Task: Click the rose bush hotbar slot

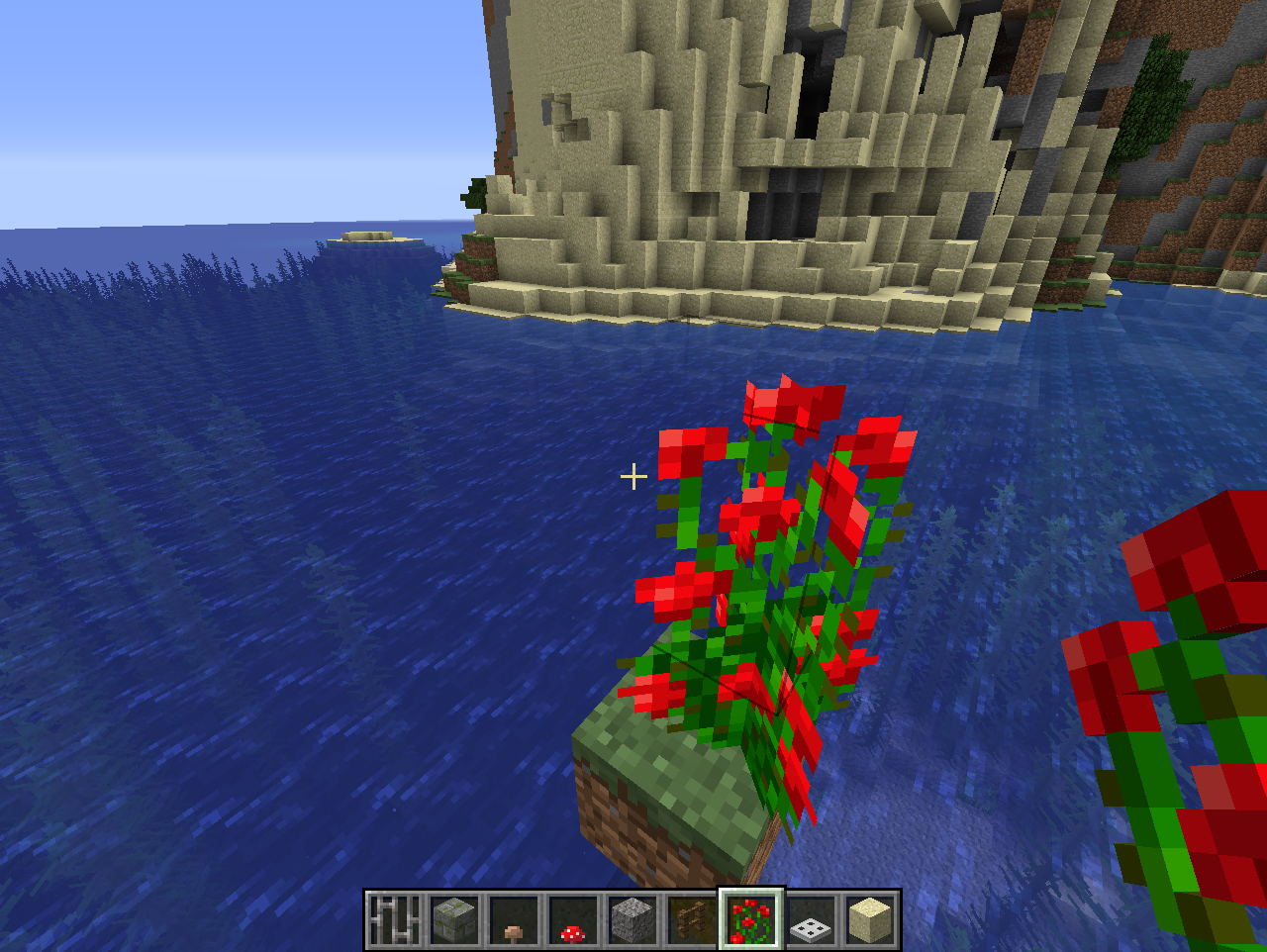Action: (752, 919)
